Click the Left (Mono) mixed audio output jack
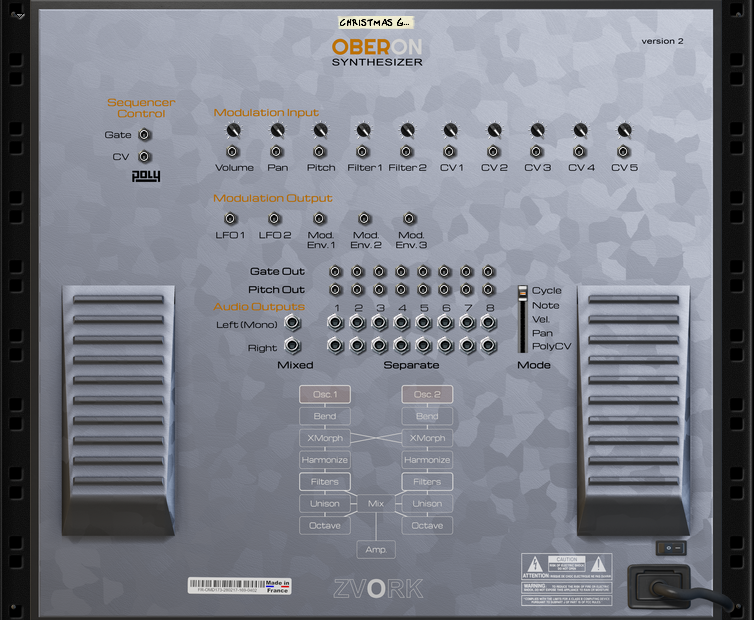Screen dimensions: 754x620 292,322
